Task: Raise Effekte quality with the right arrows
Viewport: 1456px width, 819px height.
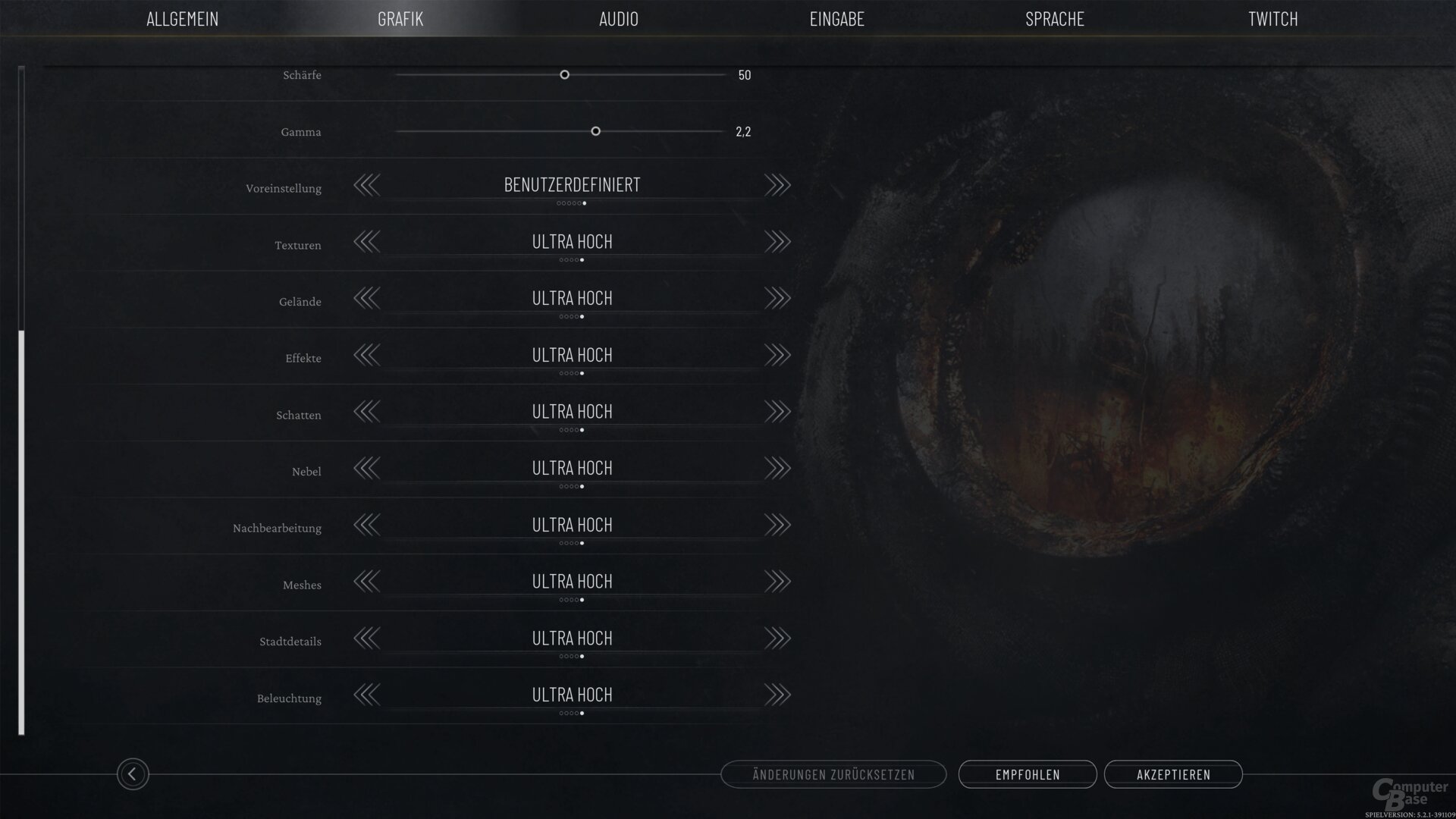Action: [777, 354]
